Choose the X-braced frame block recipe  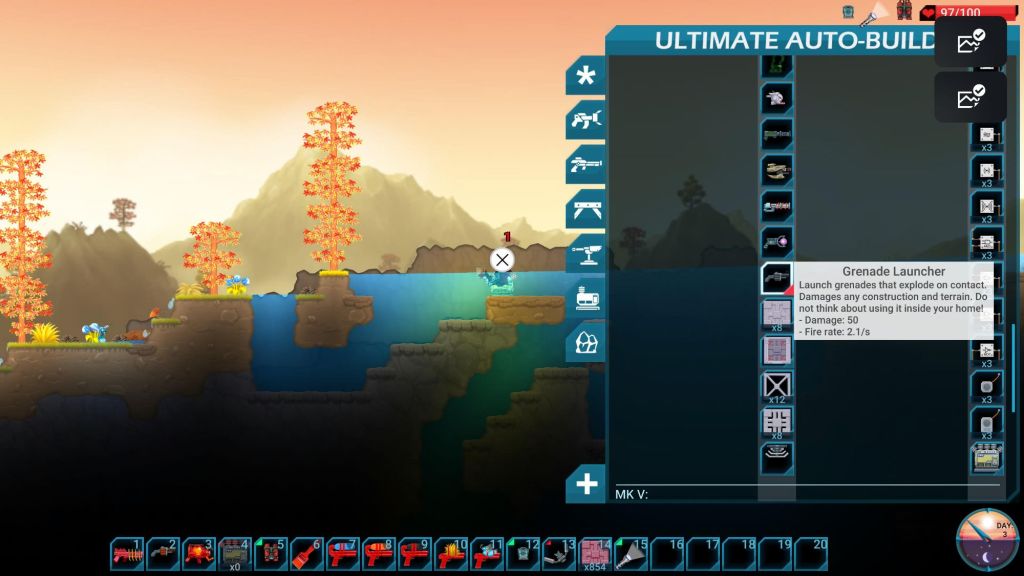point(777,385)
